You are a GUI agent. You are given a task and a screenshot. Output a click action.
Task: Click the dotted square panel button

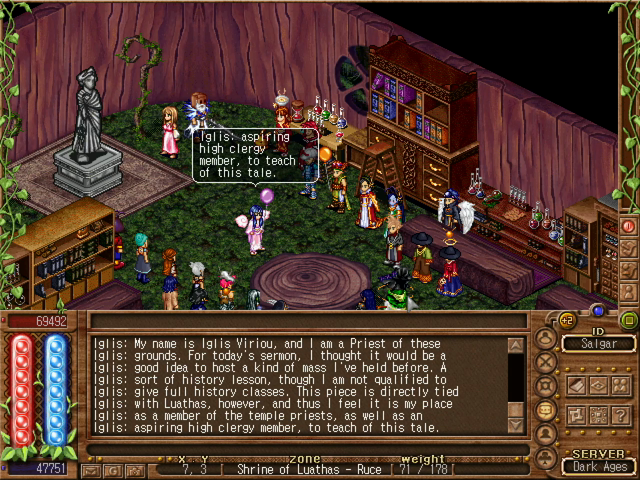(x=599, y=414)
